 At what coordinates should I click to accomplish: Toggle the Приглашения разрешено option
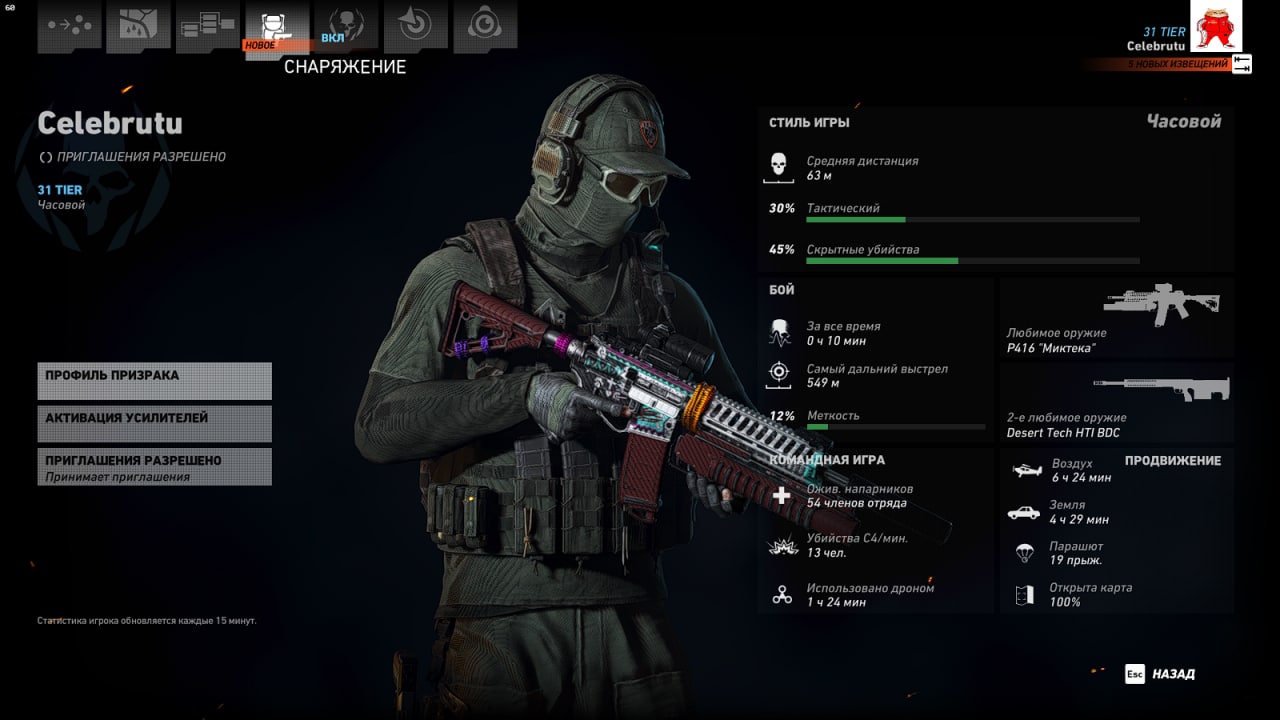point(154,467)
